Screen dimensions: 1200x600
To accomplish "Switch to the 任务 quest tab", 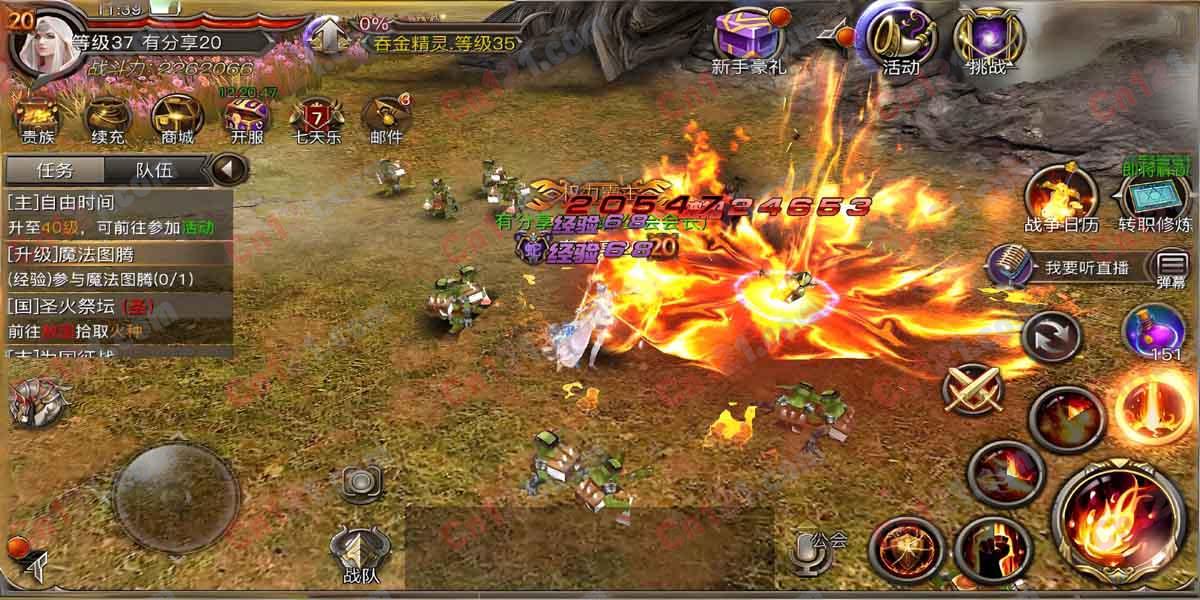I will click(54, 170).
